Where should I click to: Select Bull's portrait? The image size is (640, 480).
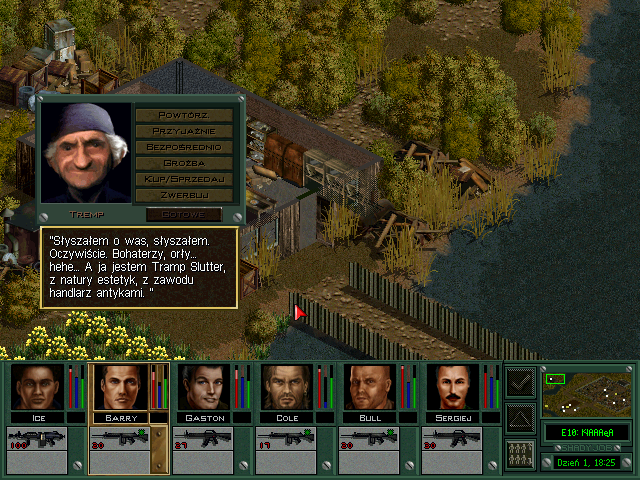[369, 387]
